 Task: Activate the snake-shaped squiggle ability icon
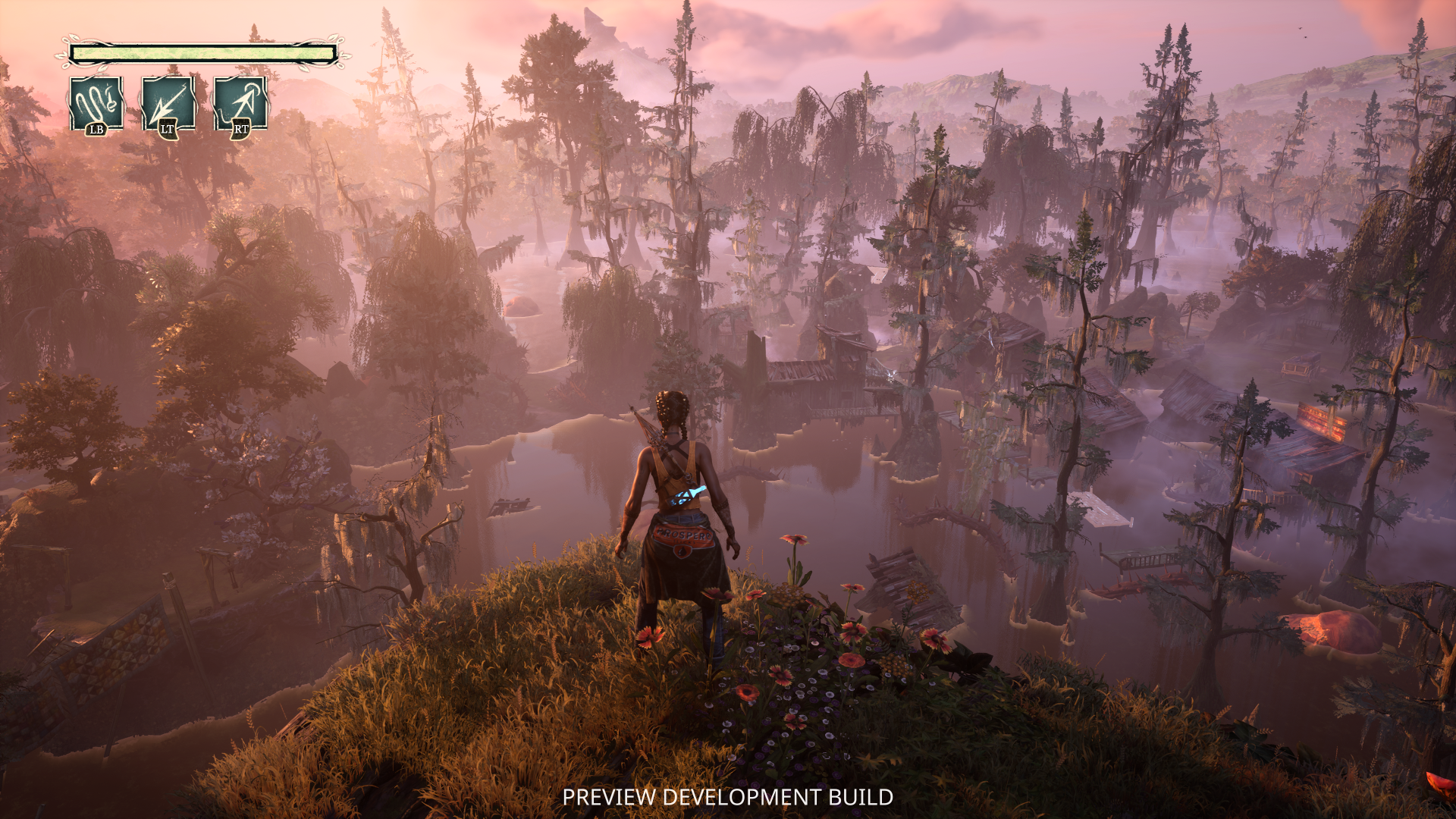point(96,103)
